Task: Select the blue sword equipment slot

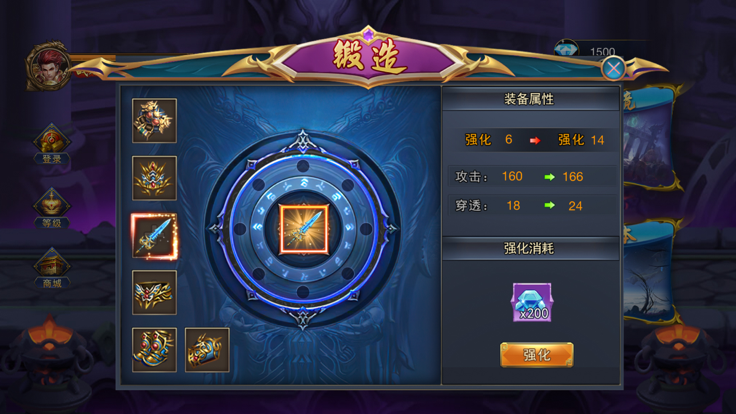Action: coord(154,235)
